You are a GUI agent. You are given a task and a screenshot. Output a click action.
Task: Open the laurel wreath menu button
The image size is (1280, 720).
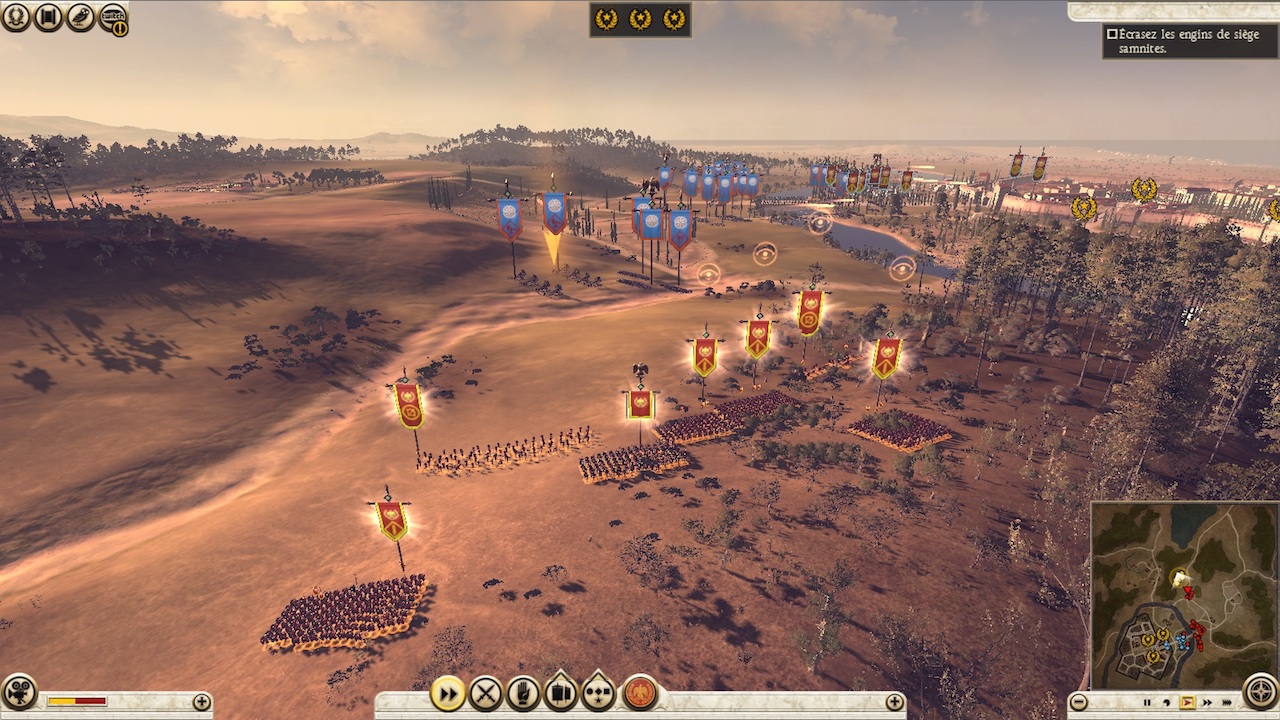(16, 16)
